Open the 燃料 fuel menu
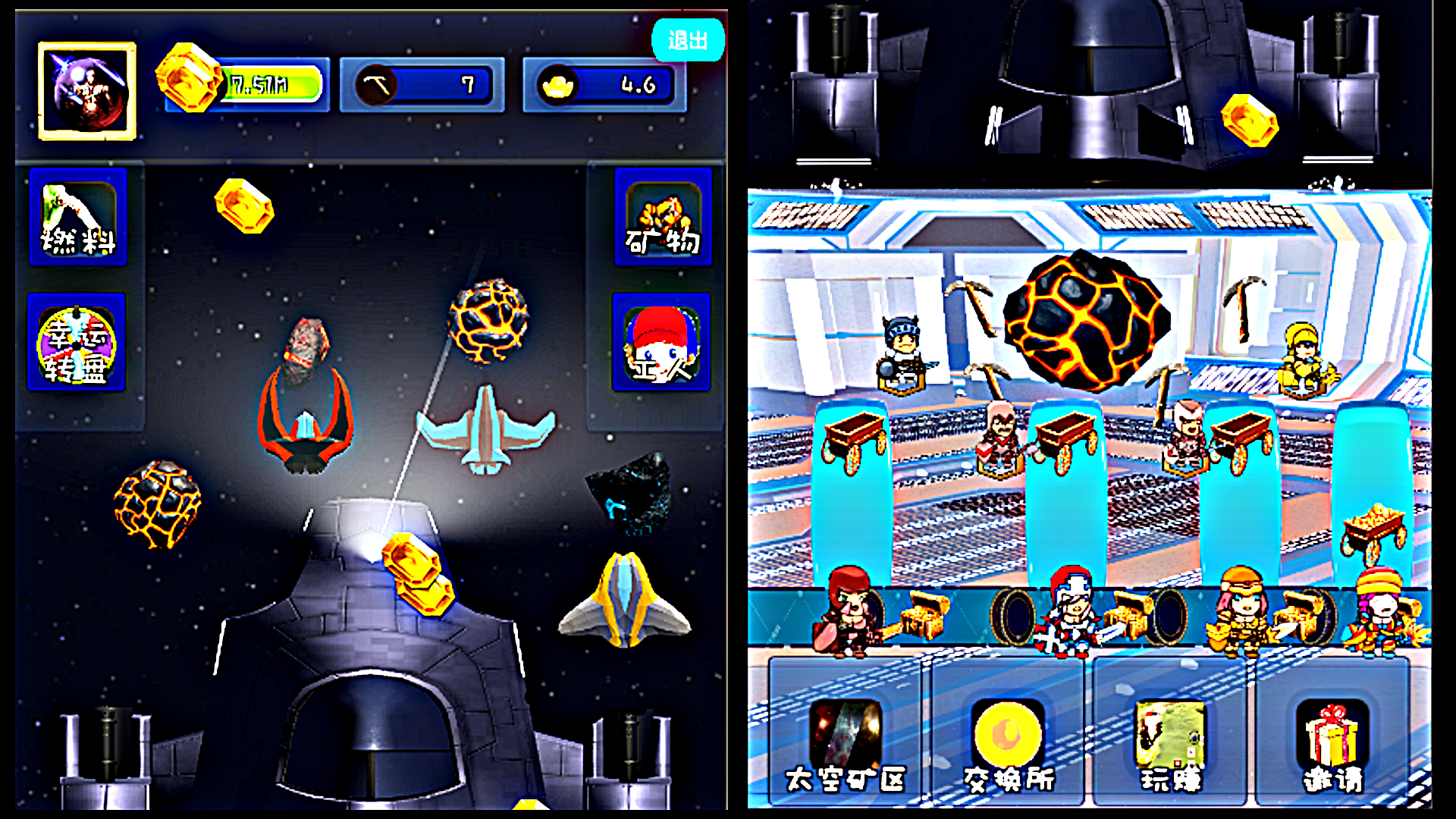Viewport: 1456px width, 819px height. pyautogui.click(x=78, y=218)
